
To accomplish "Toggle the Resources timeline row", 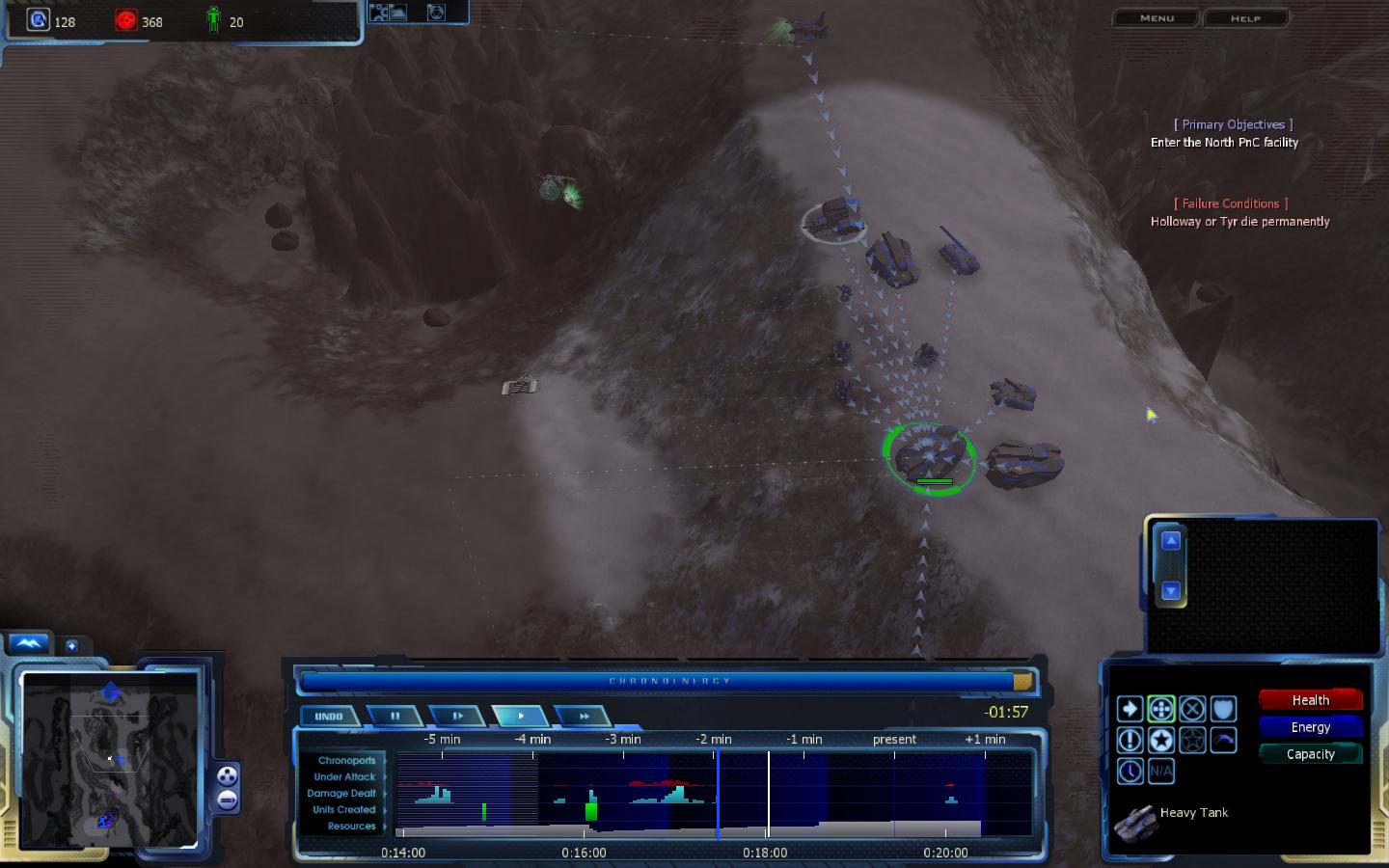I will (351, 827).
